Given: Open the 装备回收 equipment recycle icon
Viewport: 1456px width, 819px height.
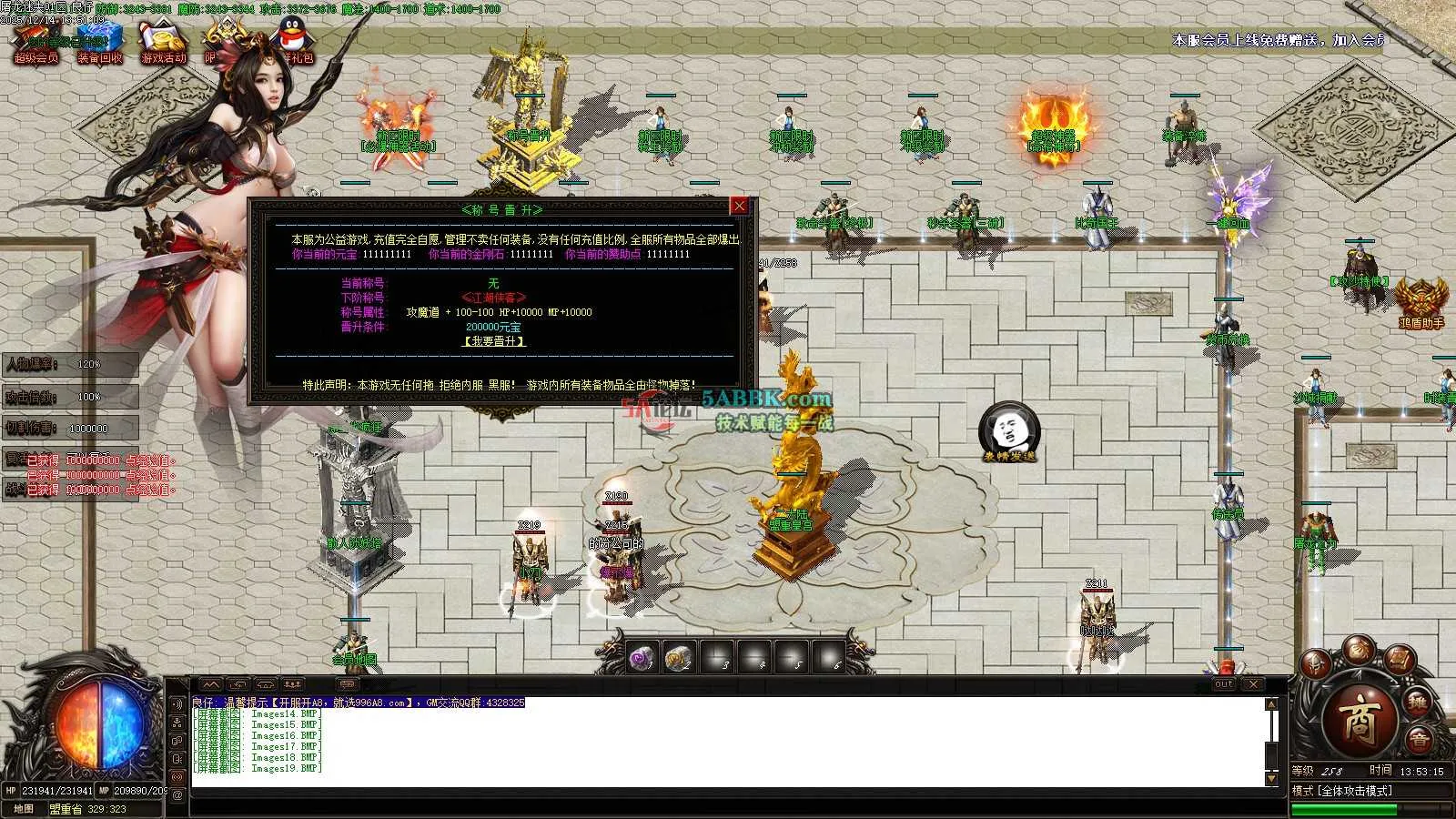Looking at the screenshot, I should (99, 45).
